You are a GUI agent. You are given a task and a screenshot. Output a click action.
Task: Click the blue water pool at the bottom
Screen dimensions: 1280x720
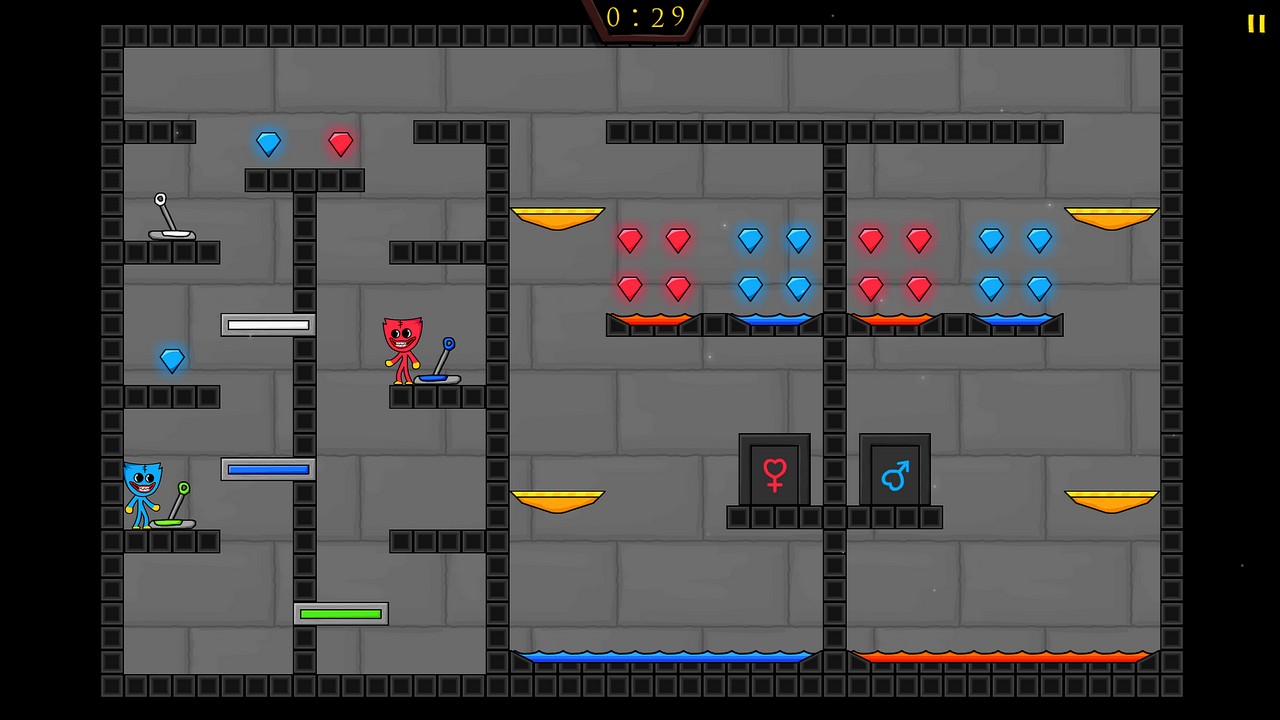point(663,657)
